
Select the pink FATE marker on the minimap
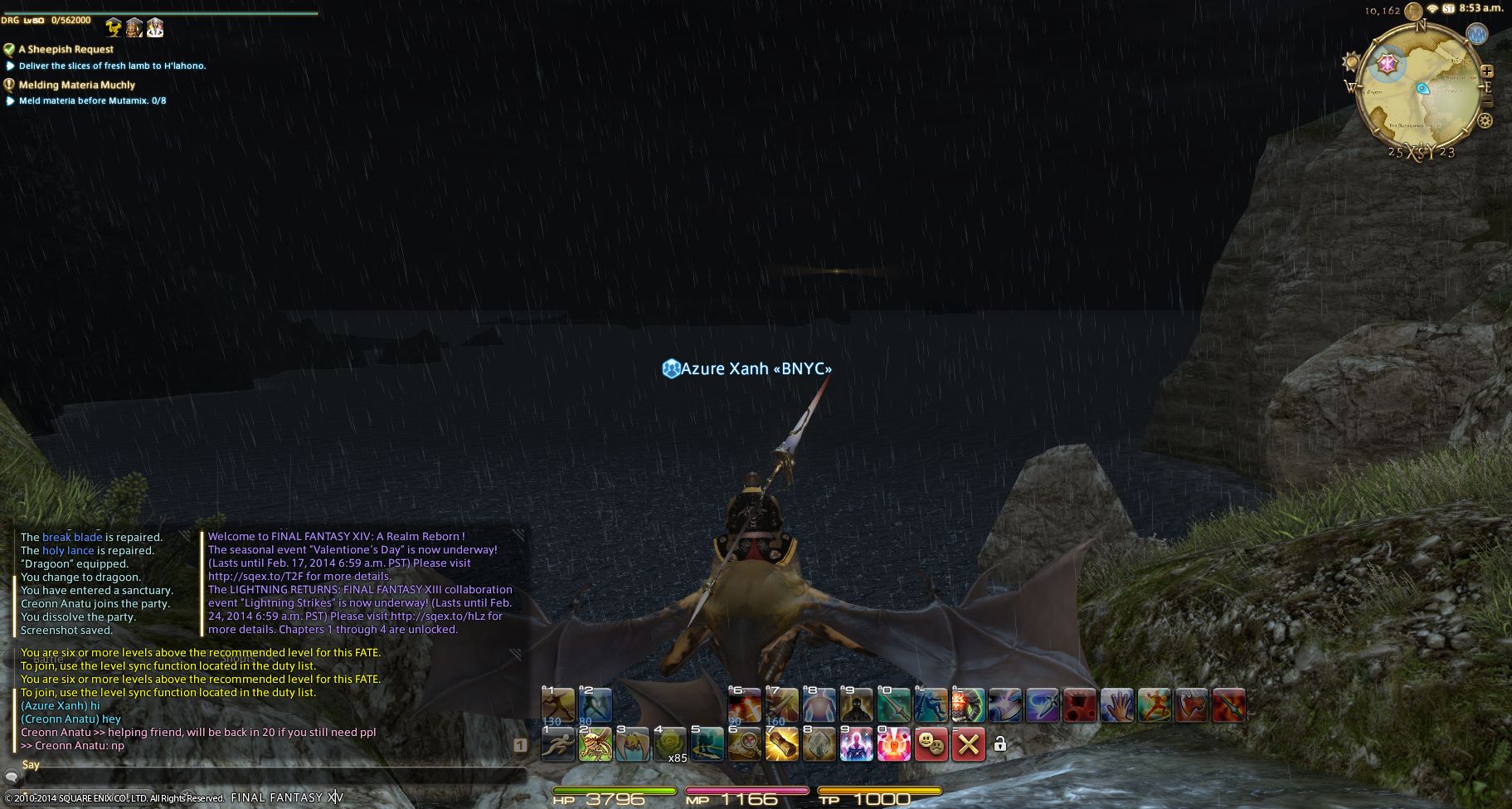click(1386, 63)
